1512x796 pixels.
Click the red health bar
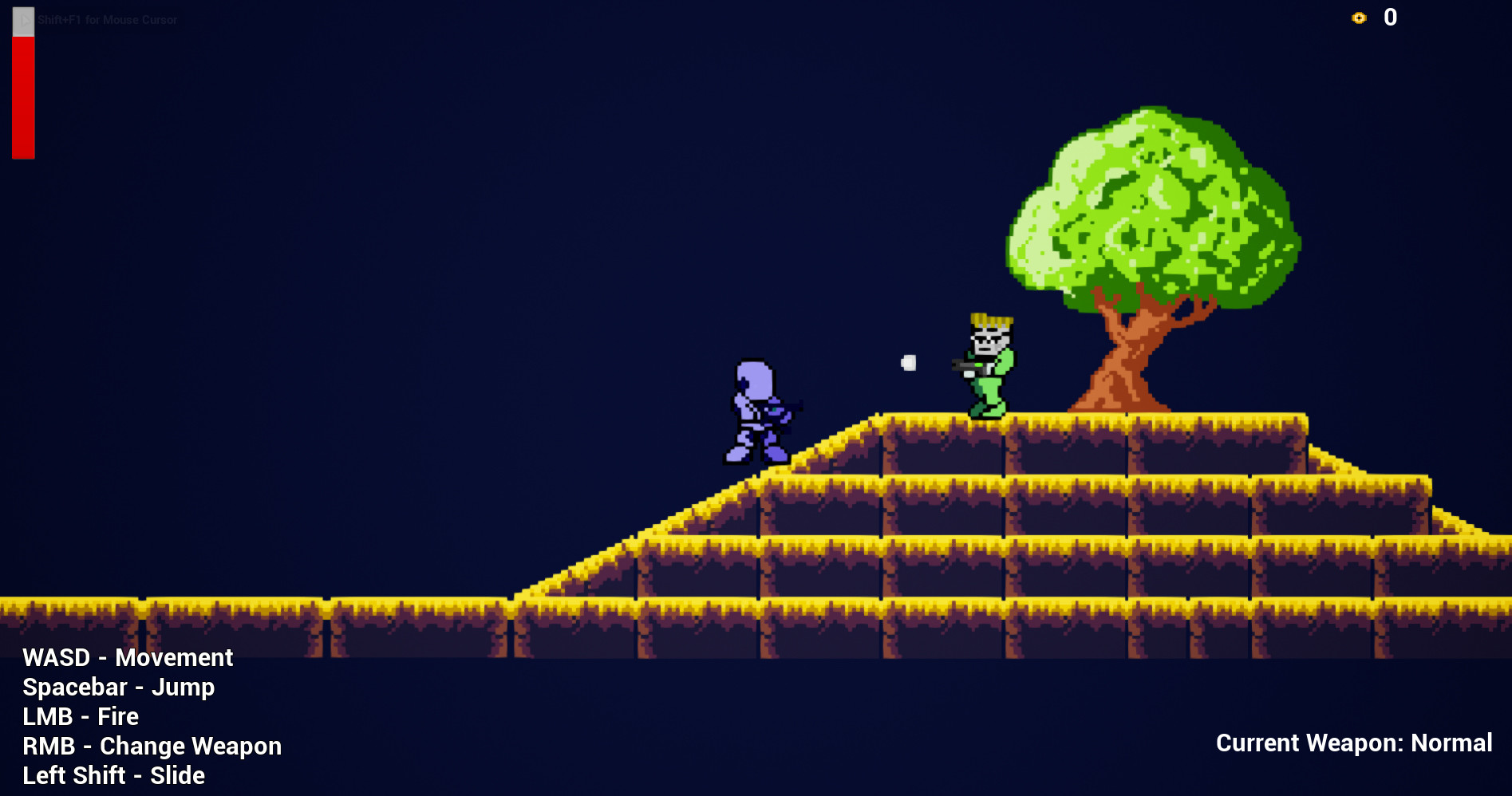(x=22, y=96)
